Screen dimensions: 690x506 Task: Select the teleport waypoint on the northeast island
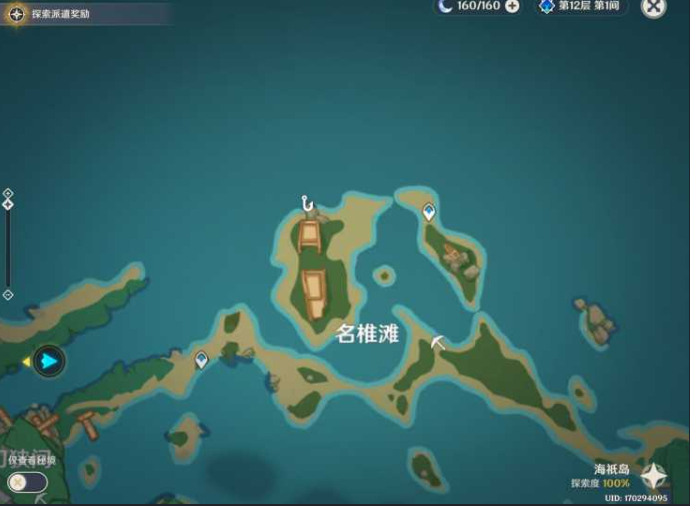click(429, 212)
